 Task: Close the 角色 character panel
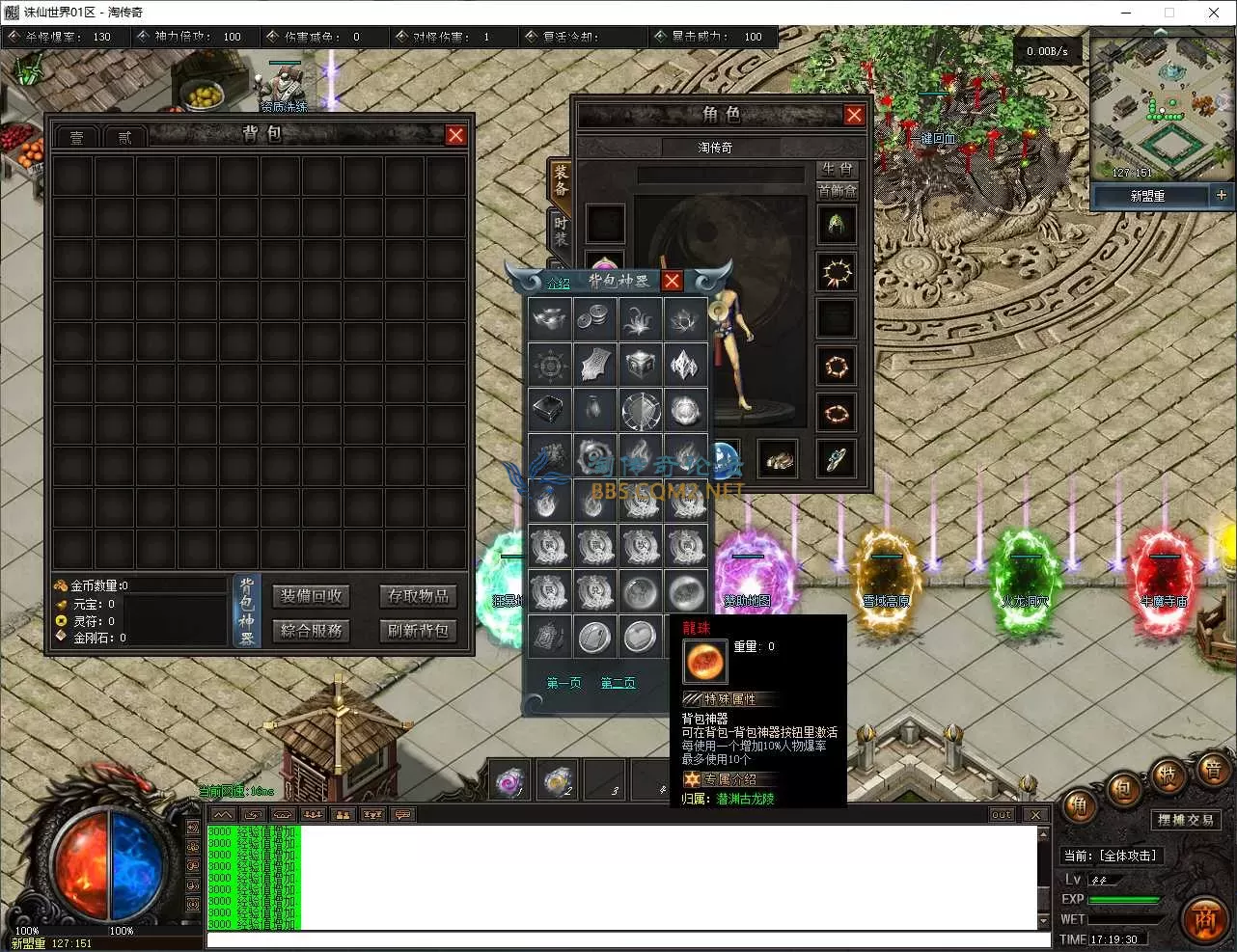pyautogui.click(x=854, y=115)
